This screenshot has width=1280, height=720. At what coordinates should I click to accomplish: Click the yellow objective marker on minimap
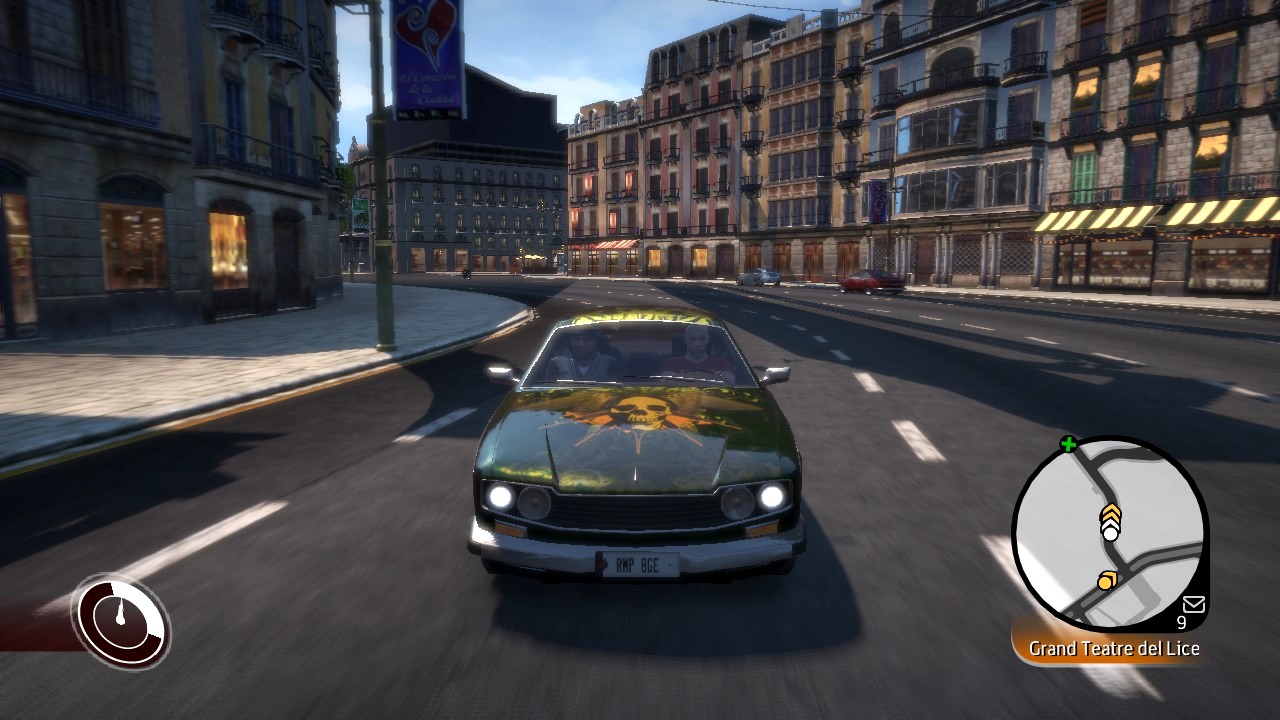coord(1106,580)
